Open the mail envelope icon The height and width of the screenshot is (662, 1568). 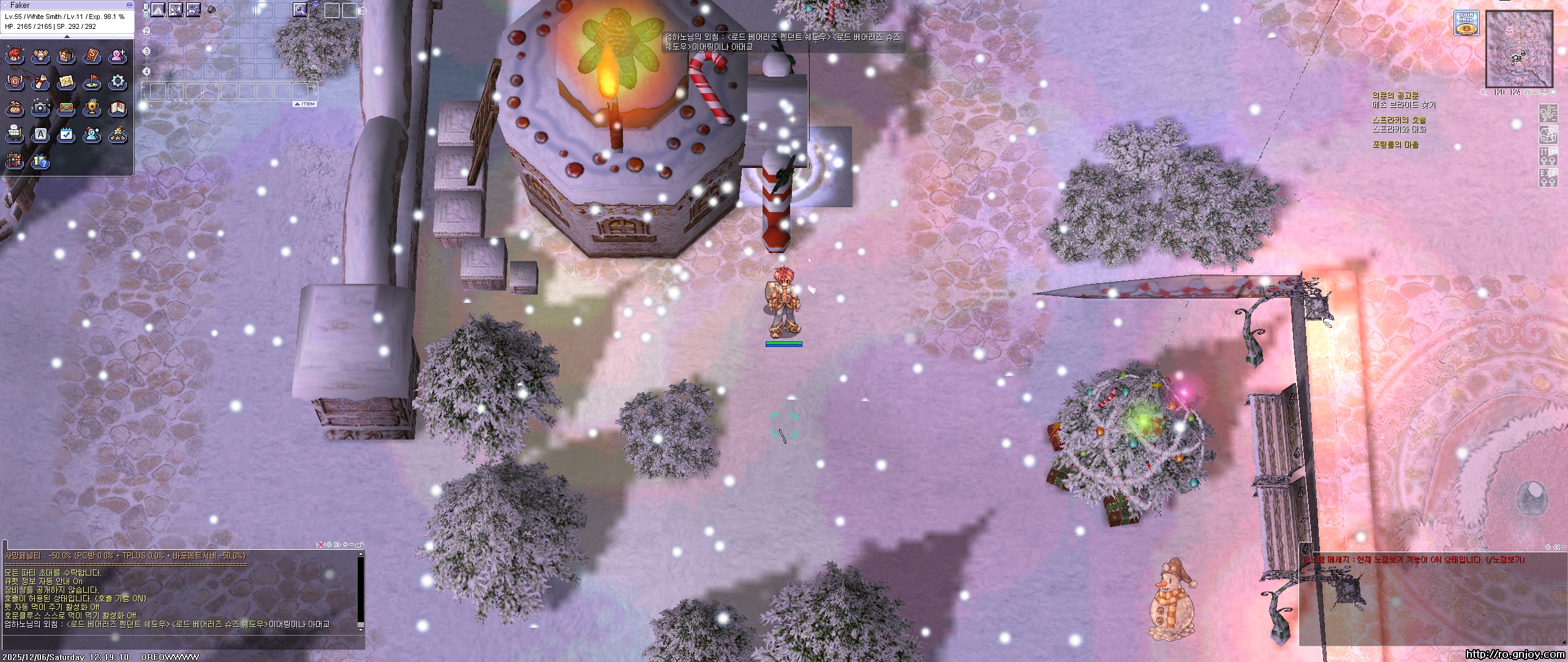66,108
